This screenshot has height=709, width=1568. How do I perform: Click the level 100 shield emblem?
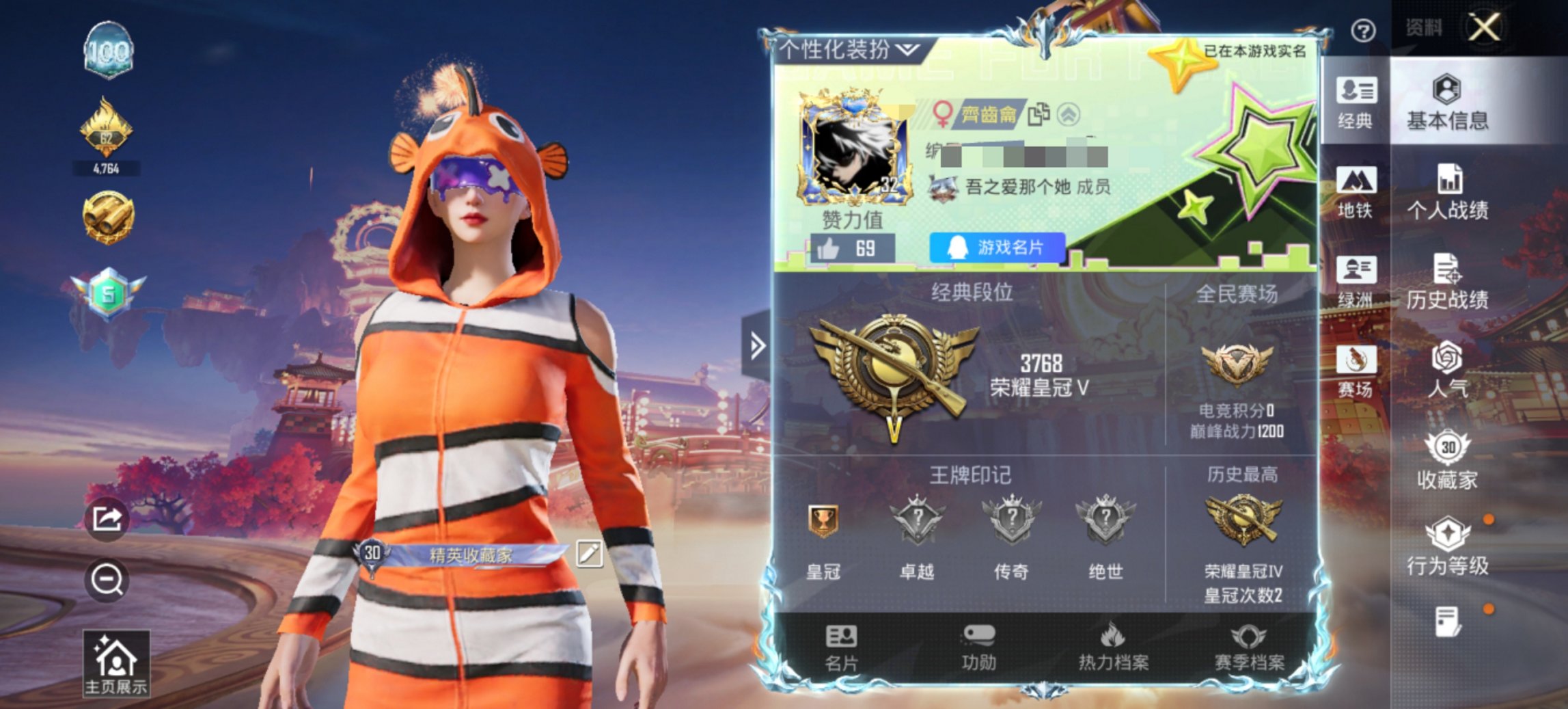[x=107, y=51]
